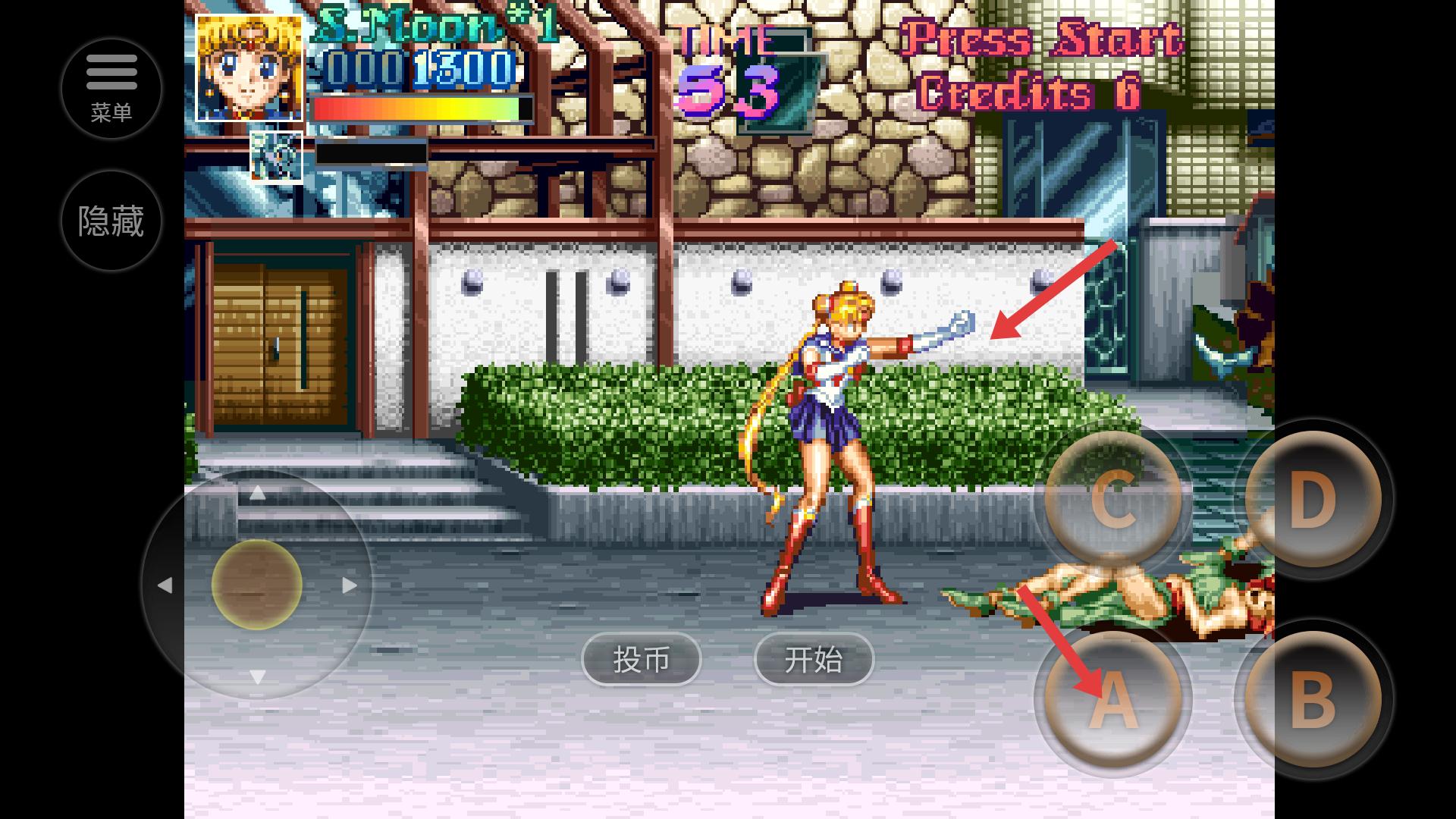
Task: Tap the d-pad right arrow
Action: click(349, 585)
